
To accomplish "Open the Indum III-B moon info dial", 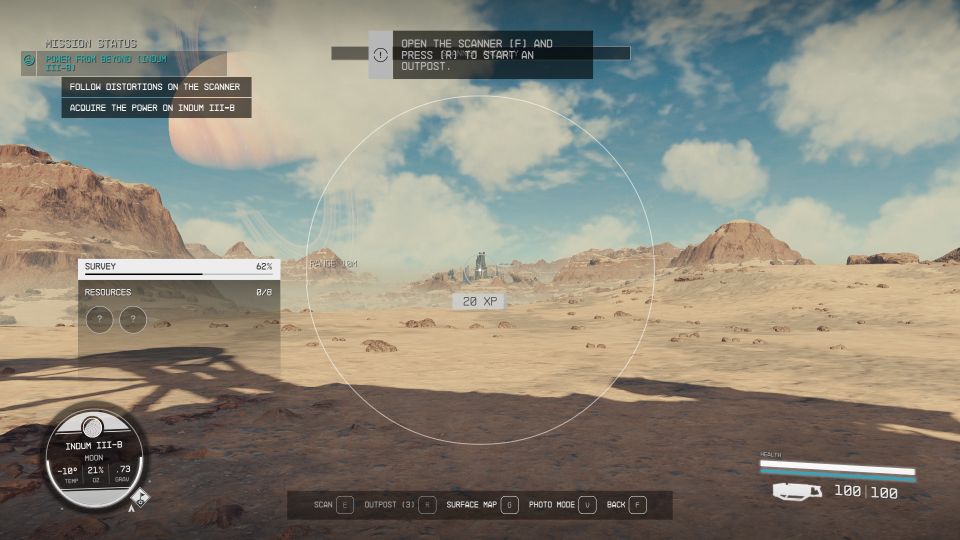I will coord(93,458).
